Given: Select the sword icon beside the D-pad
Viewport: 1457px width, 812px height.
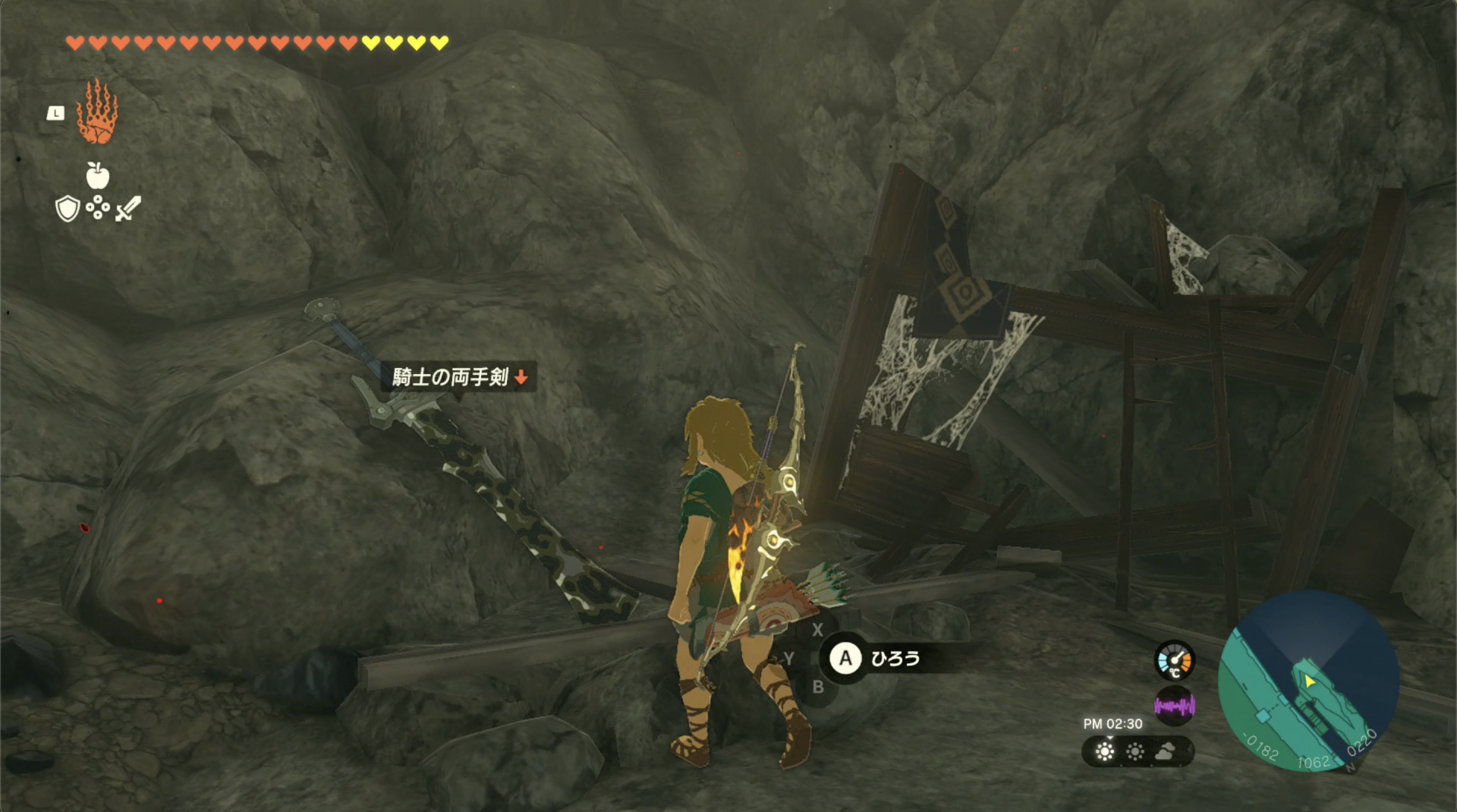Looking at the screenshot, I should click(127, 209).
